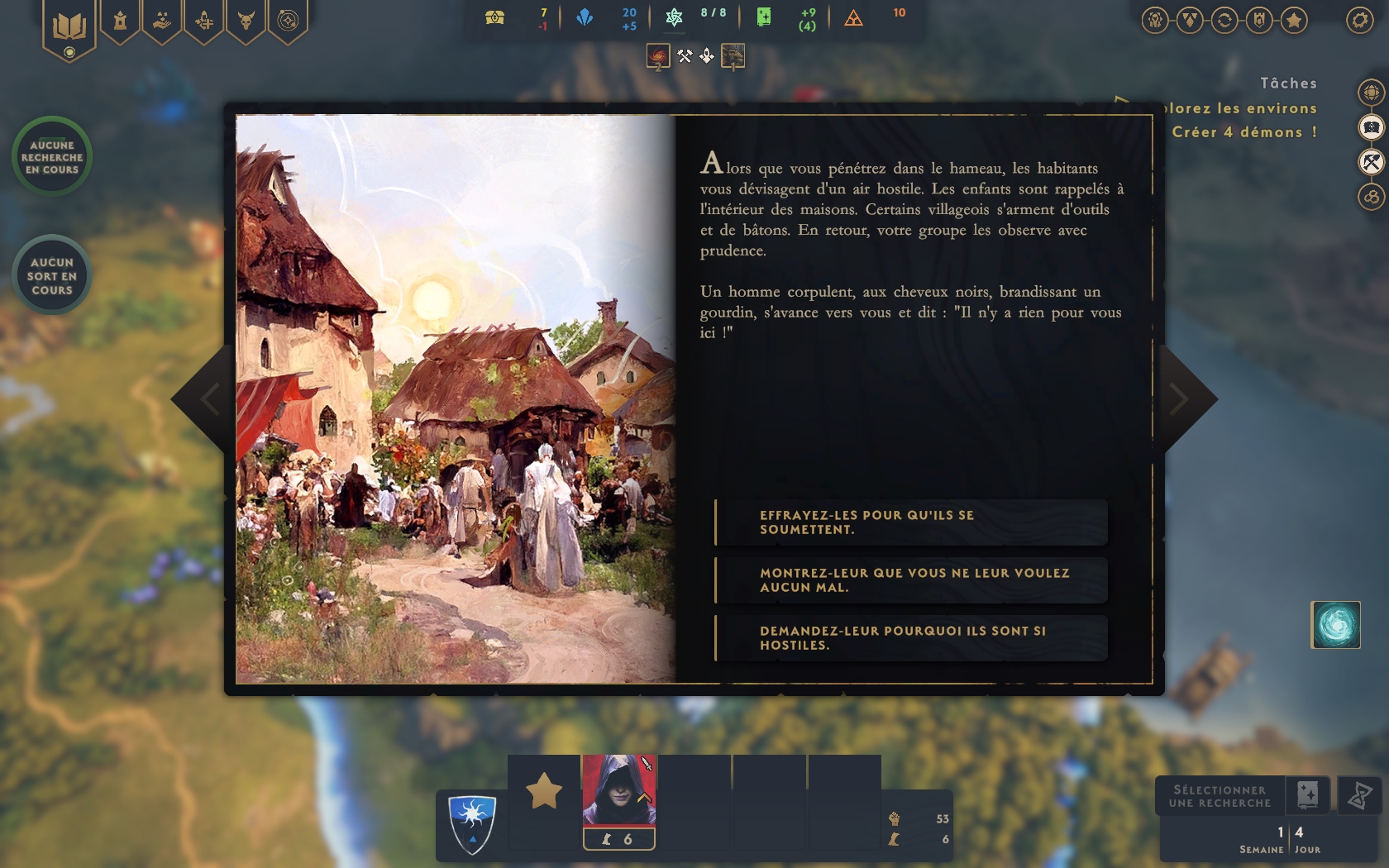Select "Montrez-leur que vous ne leur voulez aucun mal"
Screen dimensions: 1389x868
(x=909, y=580)
